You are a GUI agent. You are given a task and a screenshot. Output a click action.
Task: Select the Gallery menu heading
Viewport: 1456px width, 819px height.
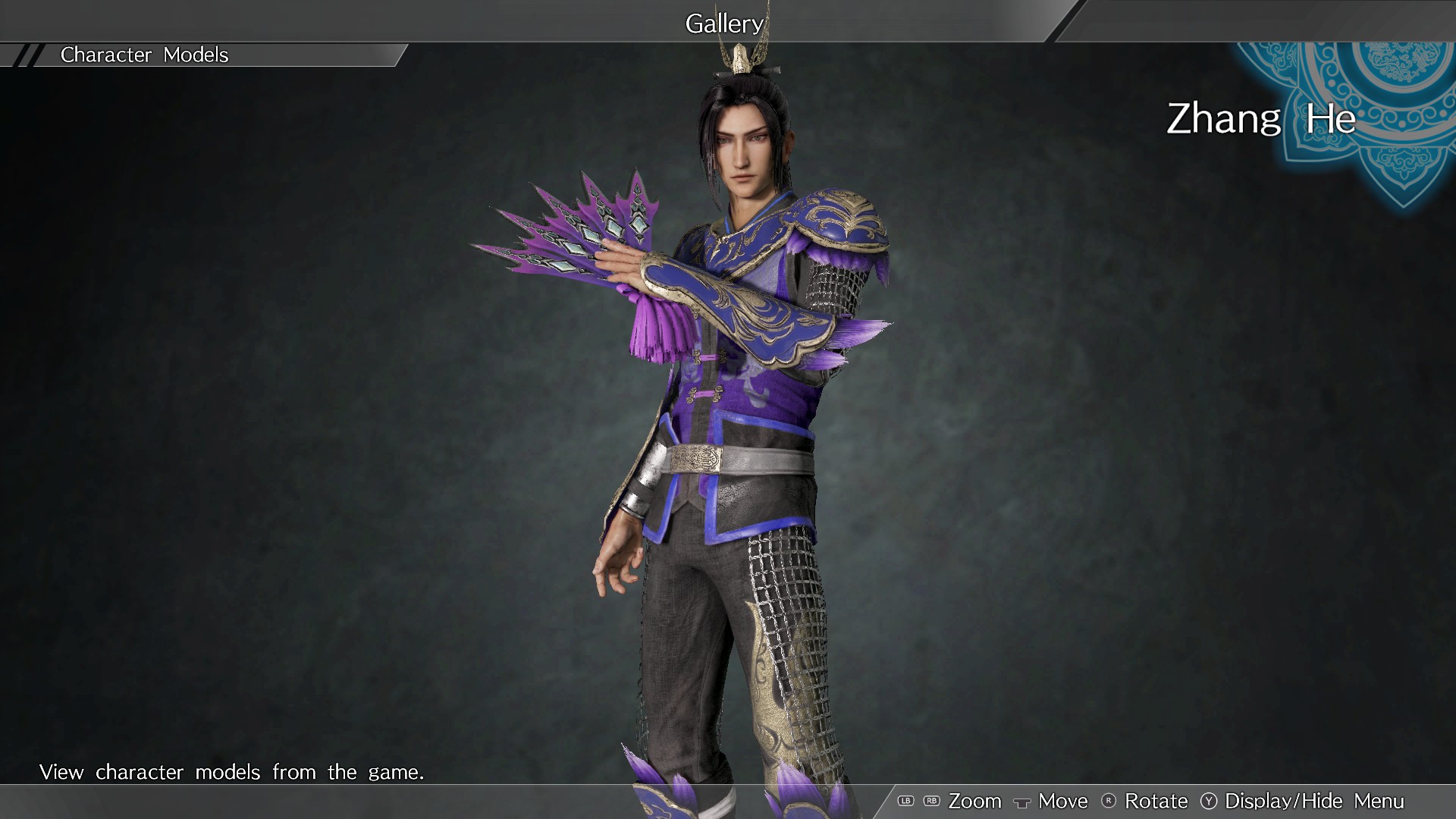[x=723, y=23]
